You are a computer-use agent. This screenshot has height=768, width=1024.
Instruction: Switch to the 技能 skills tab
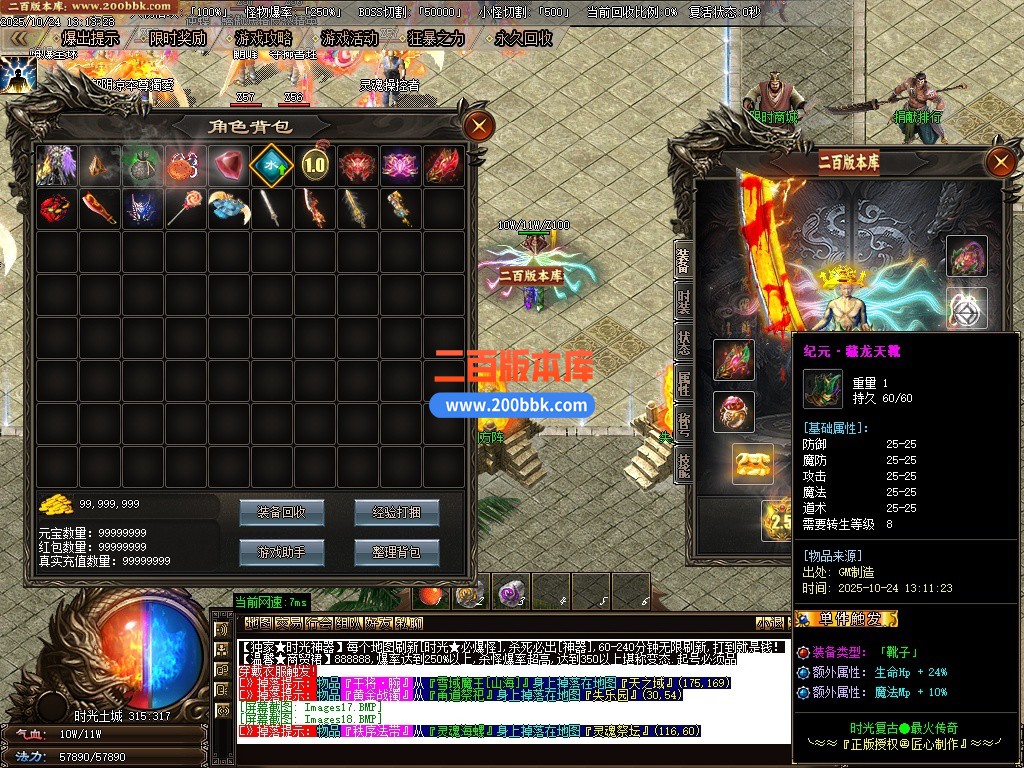[684, 463]
